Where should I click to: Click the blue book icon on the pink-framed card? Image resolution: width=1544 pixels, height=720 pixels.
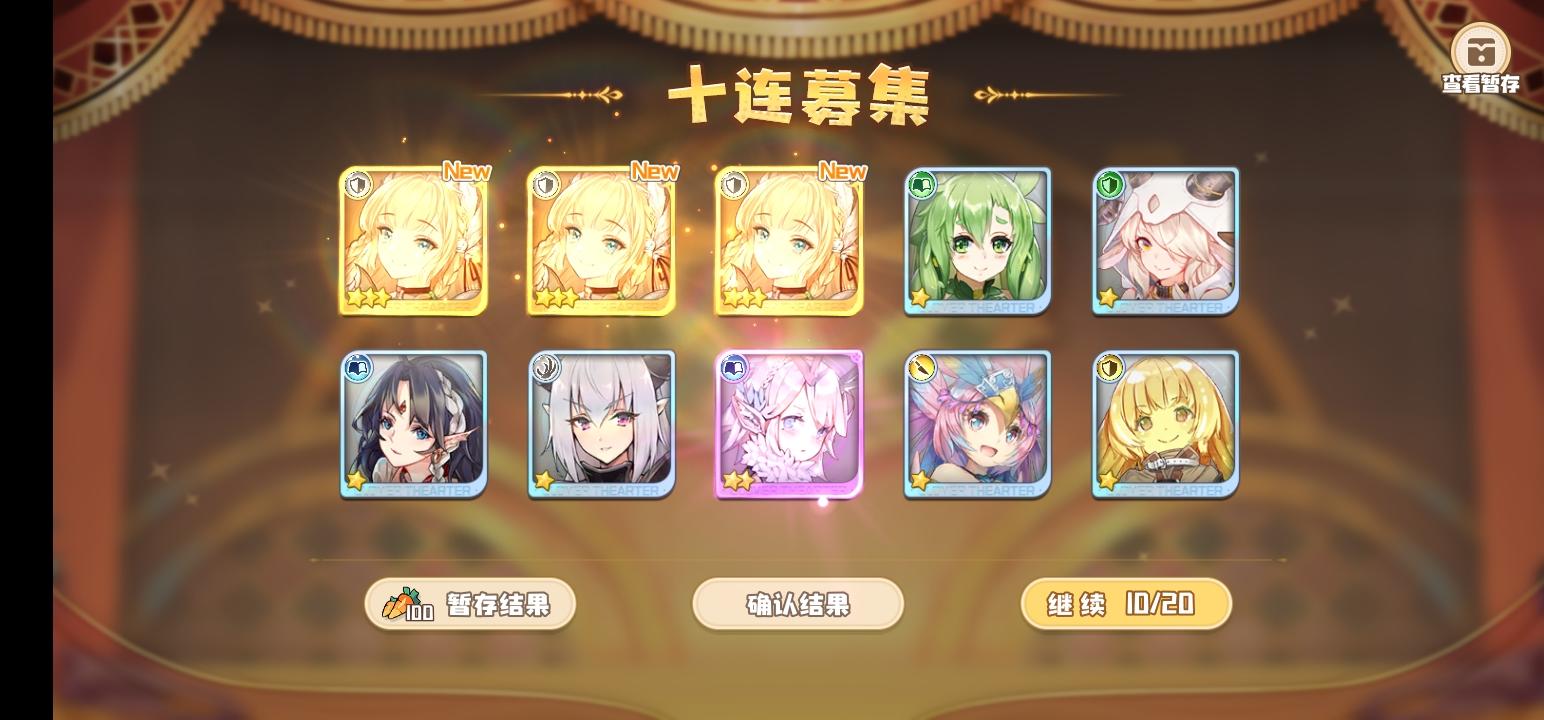733,368
